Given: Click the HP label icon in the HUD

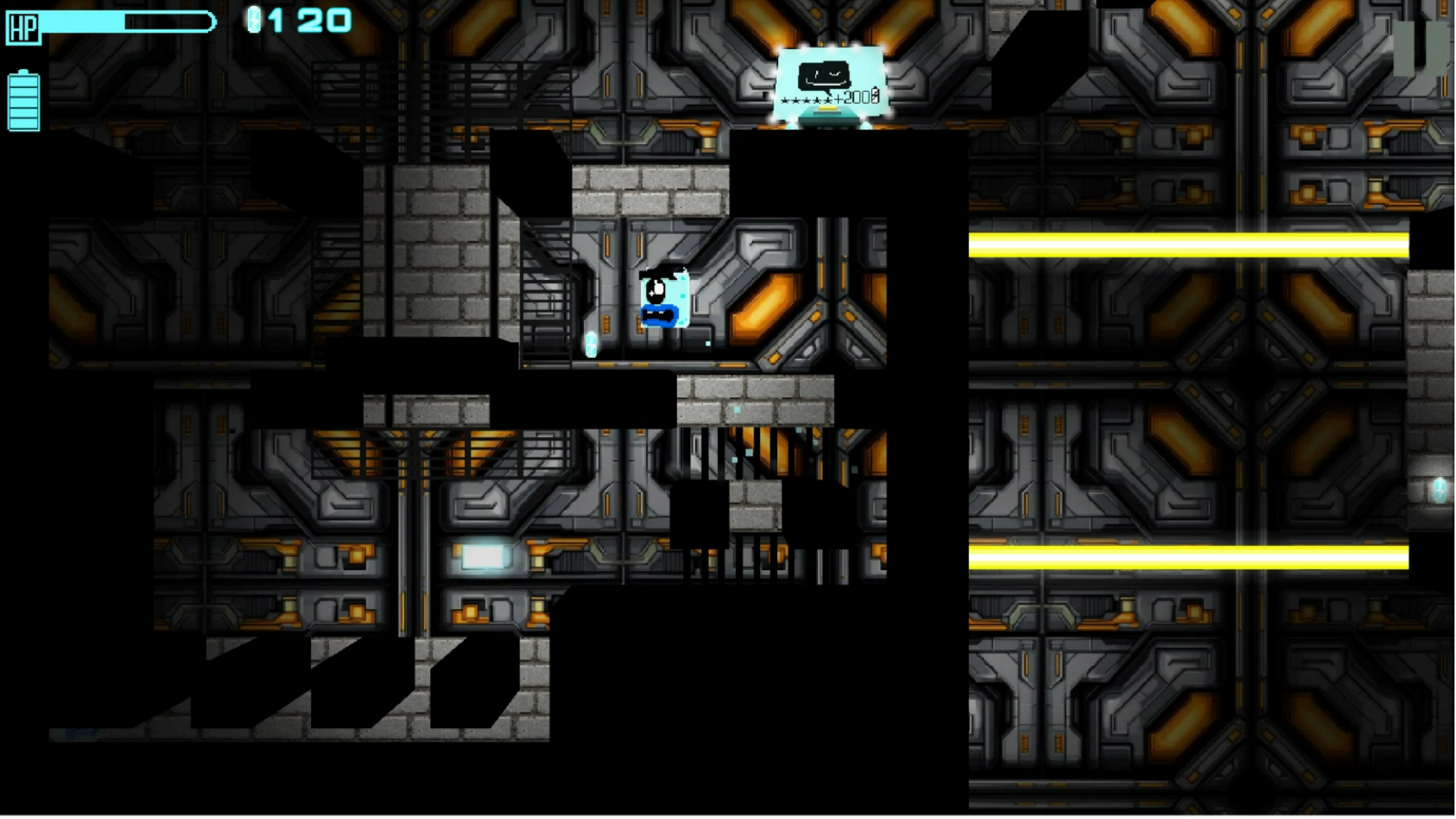Looking at the screenshot, I should [x=22, y=29].
